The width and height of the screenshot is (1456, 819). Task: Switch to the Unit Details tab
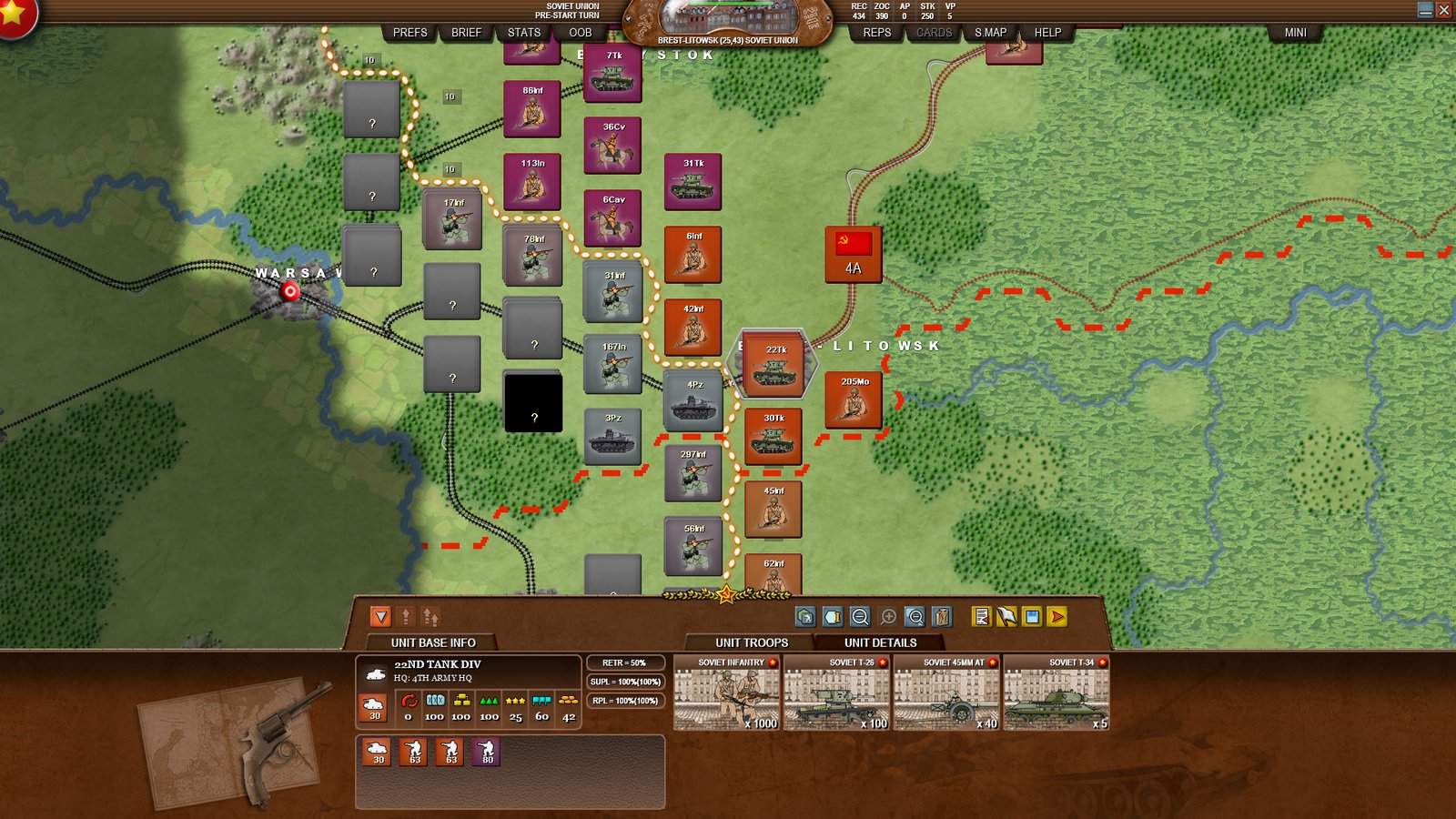click(x=880, y=642)
